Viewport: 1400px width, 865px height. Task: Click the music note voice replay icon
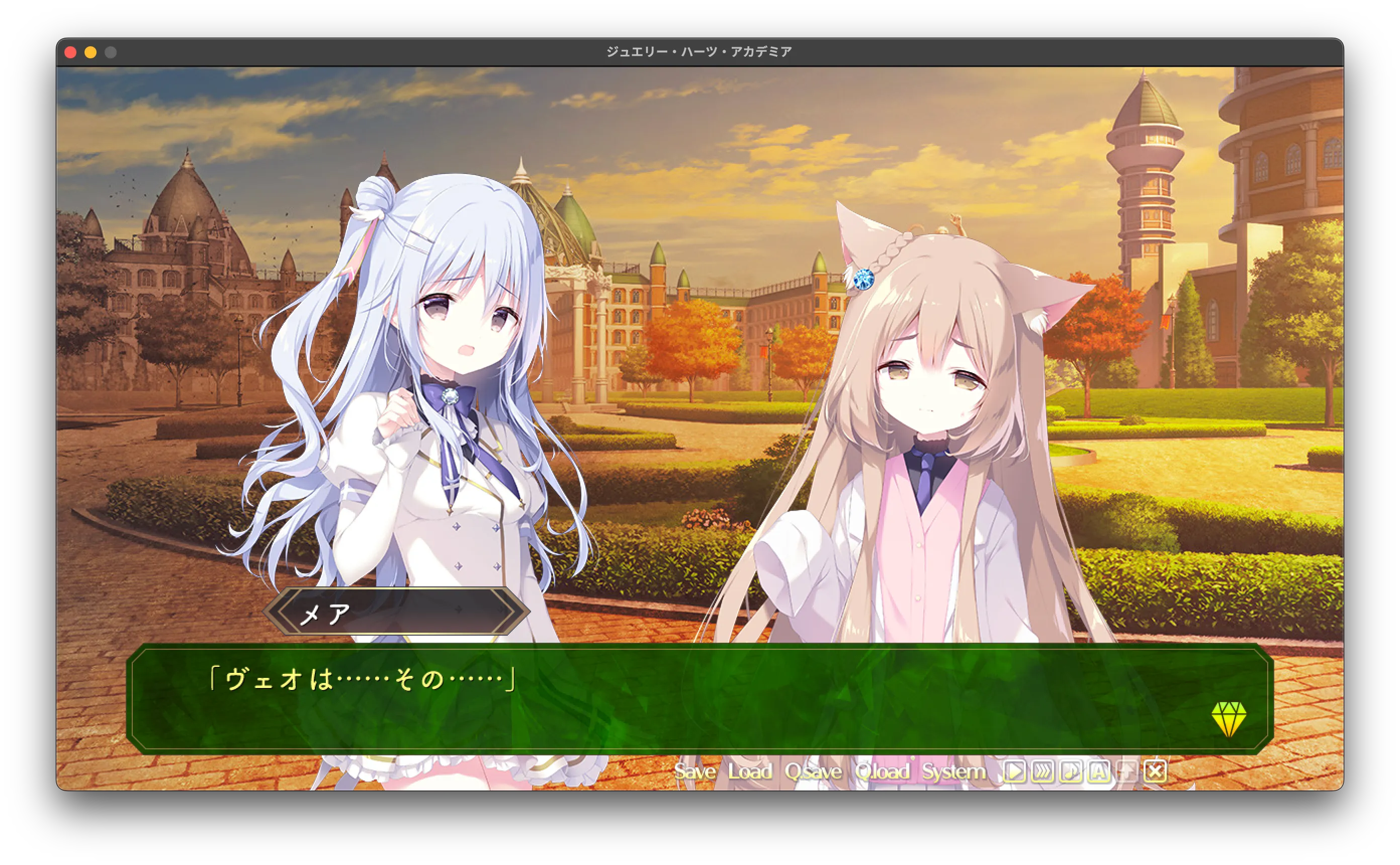(x=1070, y=772)
